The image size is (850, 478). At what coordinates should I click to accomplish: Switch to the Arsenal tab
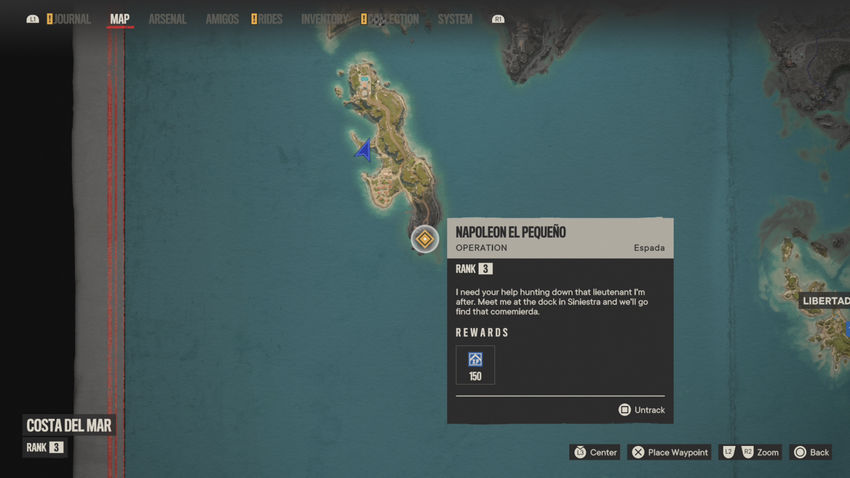coord(167,19)
